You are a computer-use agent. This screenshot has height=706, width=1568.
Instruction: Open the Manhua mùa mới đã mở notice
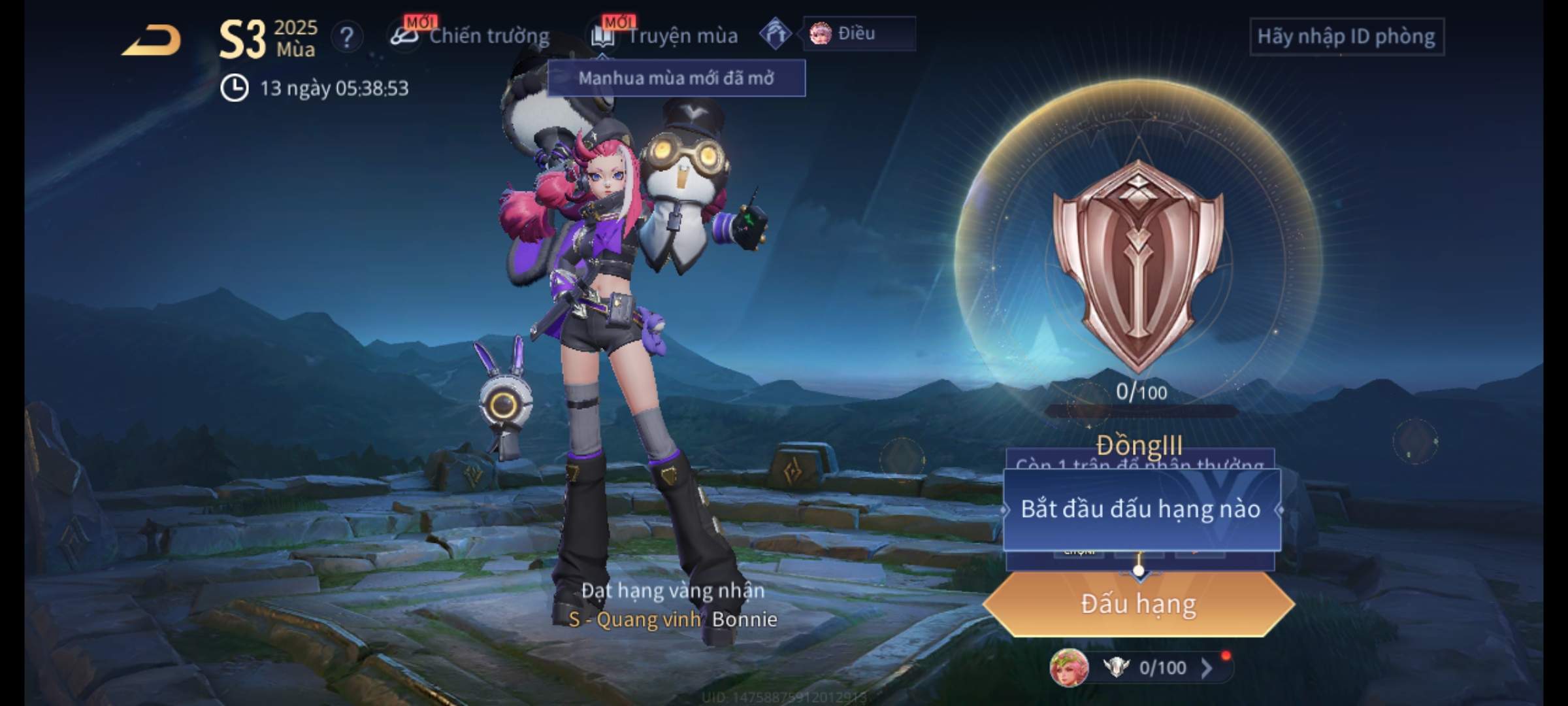tap(676, 78)
